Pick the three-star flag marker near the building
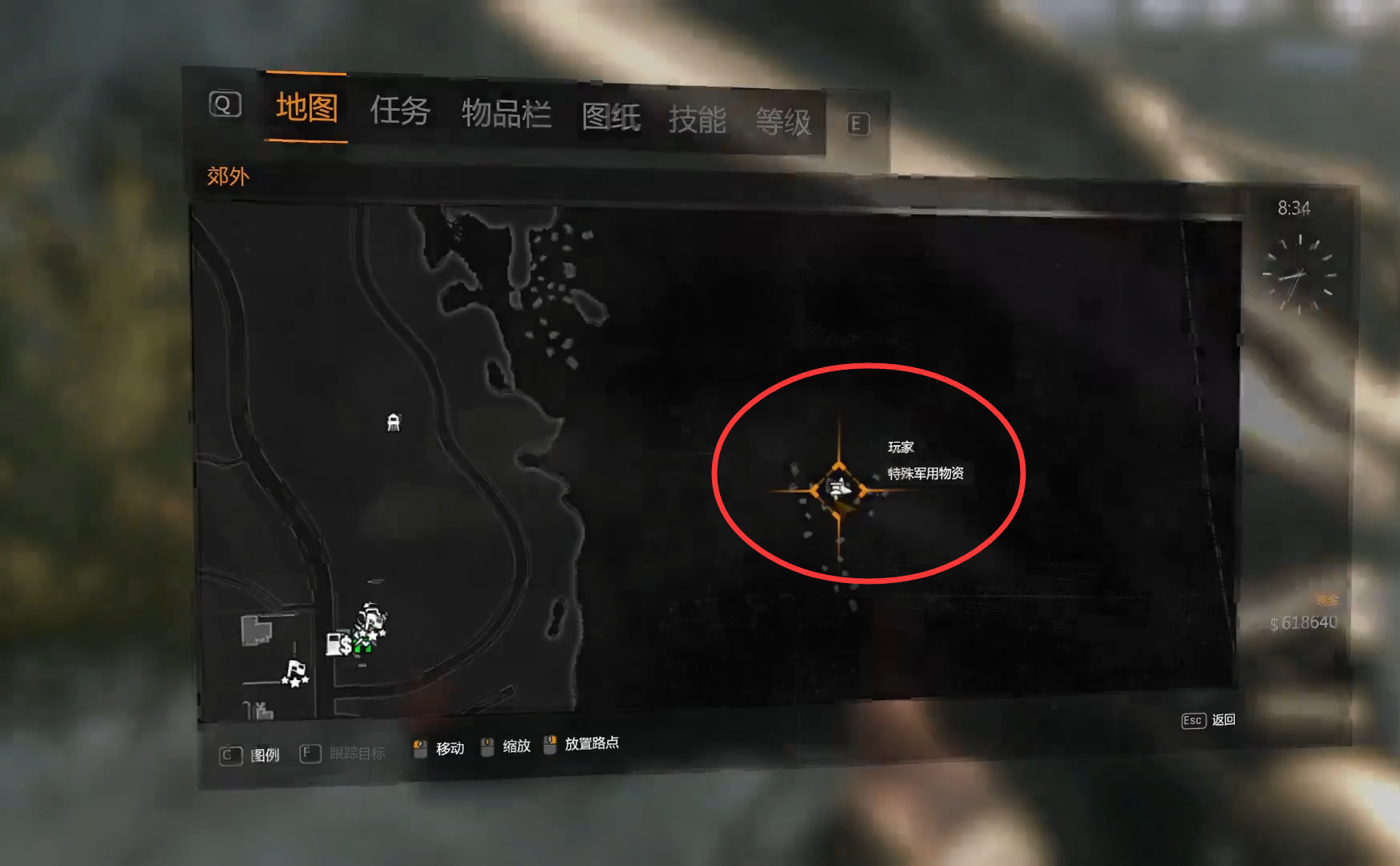Screen dimensions: 1400x866 click(x=295, y=673)
